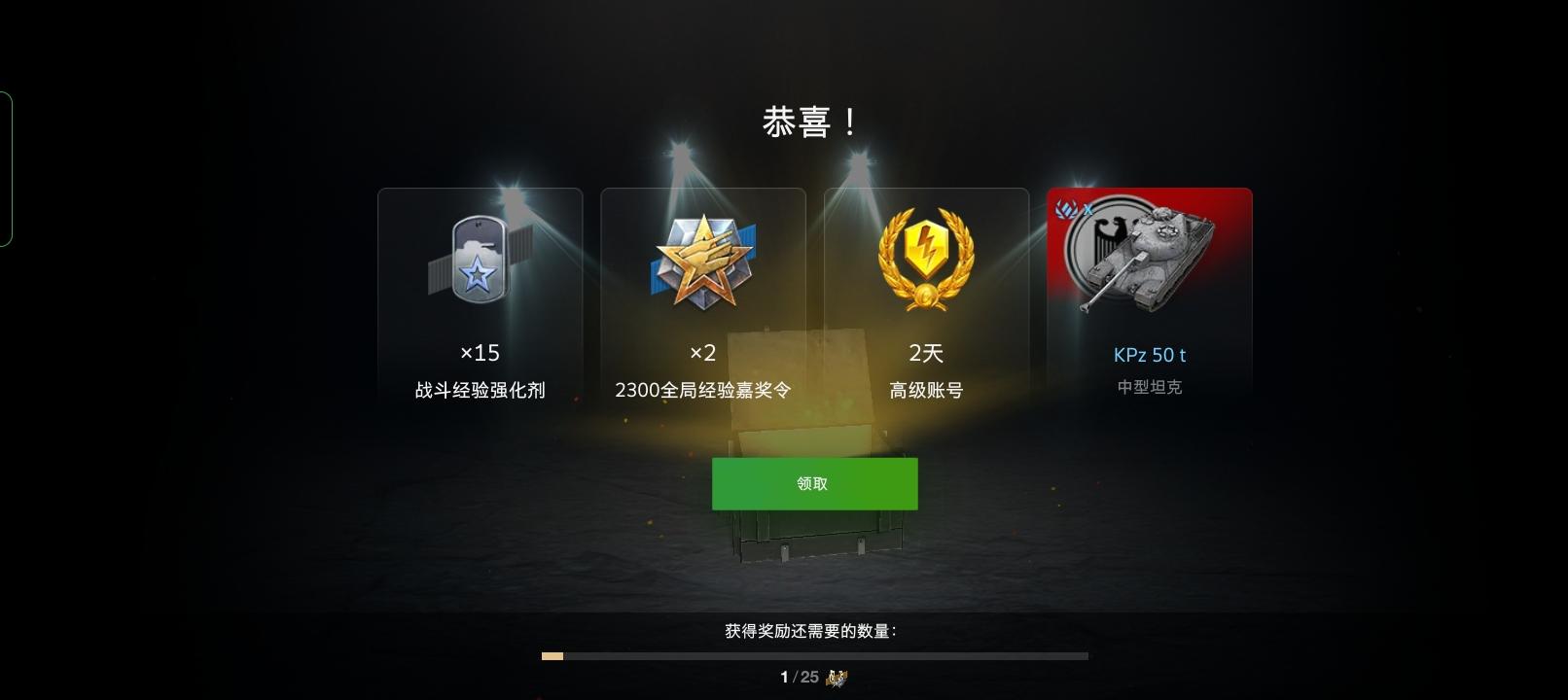Image resolution: width=1568 pixels, height=700 pixels.
Task: Select the ×15 quantity label
Action: coord(479,353)
